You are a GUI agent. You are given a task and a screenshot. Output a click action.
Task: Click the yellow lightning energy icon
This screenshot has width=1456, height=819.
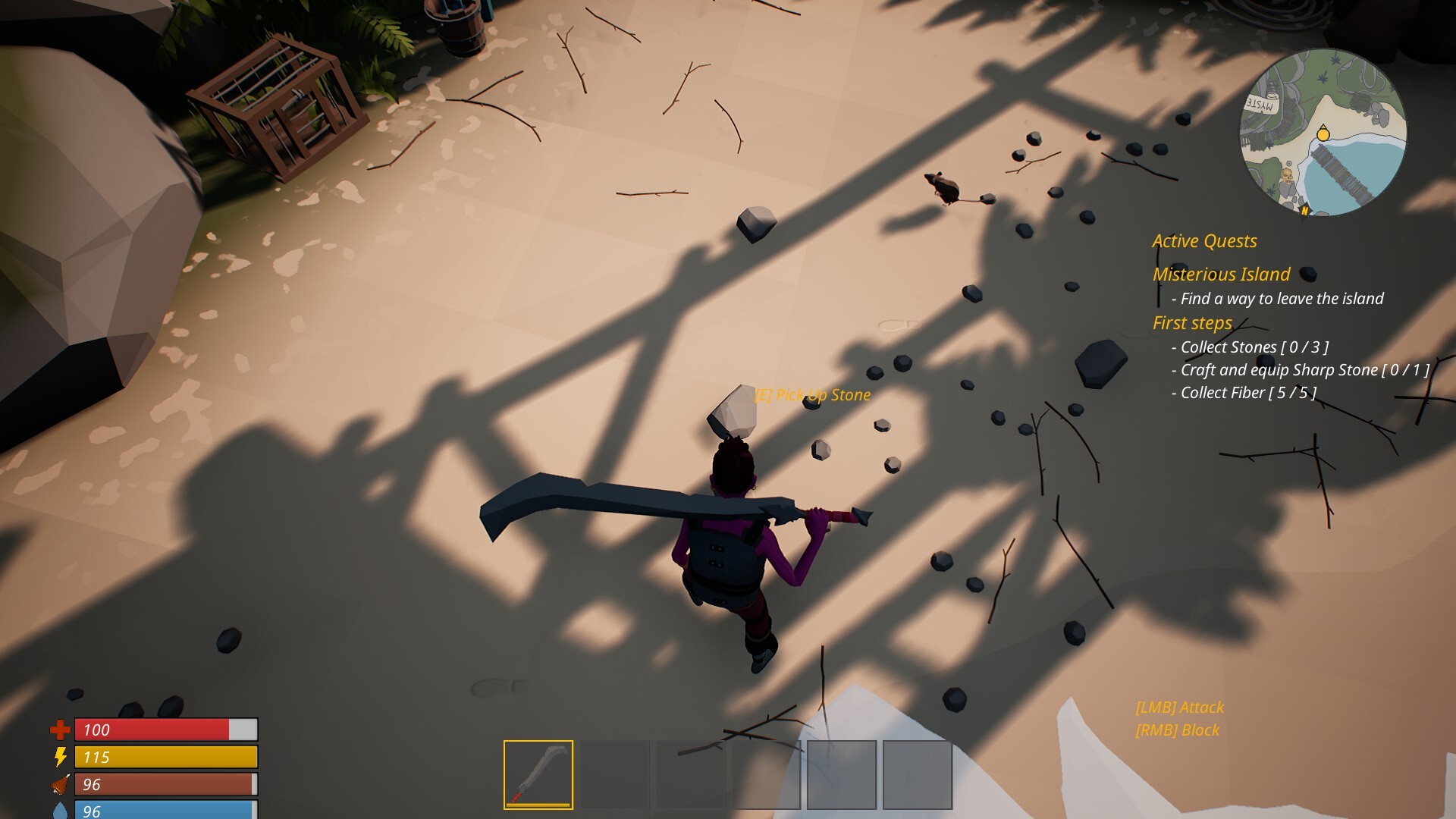61,757
